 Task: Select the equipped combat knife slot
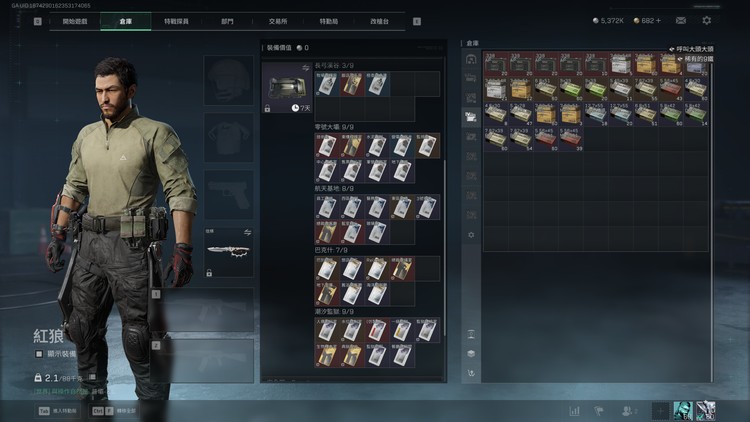(229, 253)
